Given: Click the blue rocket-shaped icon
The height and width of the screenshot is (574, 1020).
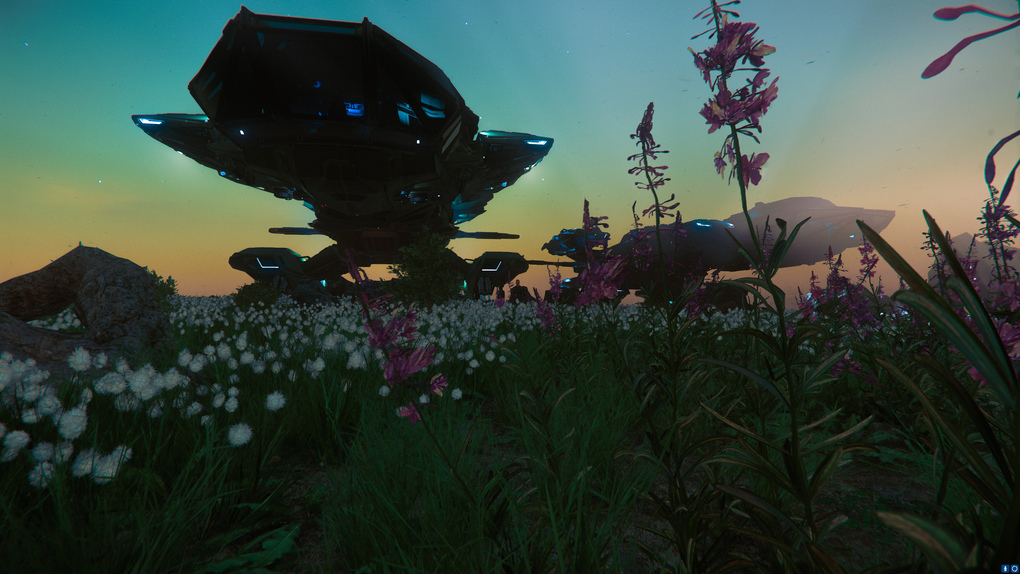Looking at the screenshot, I should pyautogui.click(x=1003, y=567).
